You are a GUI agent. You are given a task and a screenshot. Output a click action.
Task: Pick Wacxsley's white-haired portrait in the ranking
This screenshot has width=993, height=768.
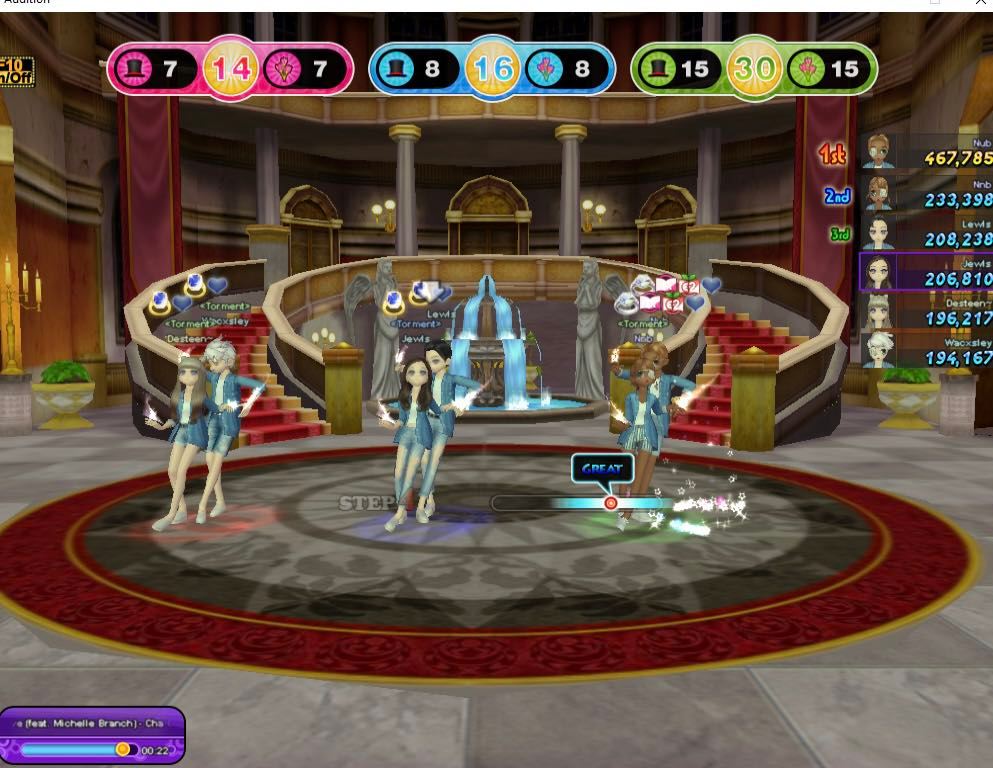pyautogui.click(x=878, y=351)
